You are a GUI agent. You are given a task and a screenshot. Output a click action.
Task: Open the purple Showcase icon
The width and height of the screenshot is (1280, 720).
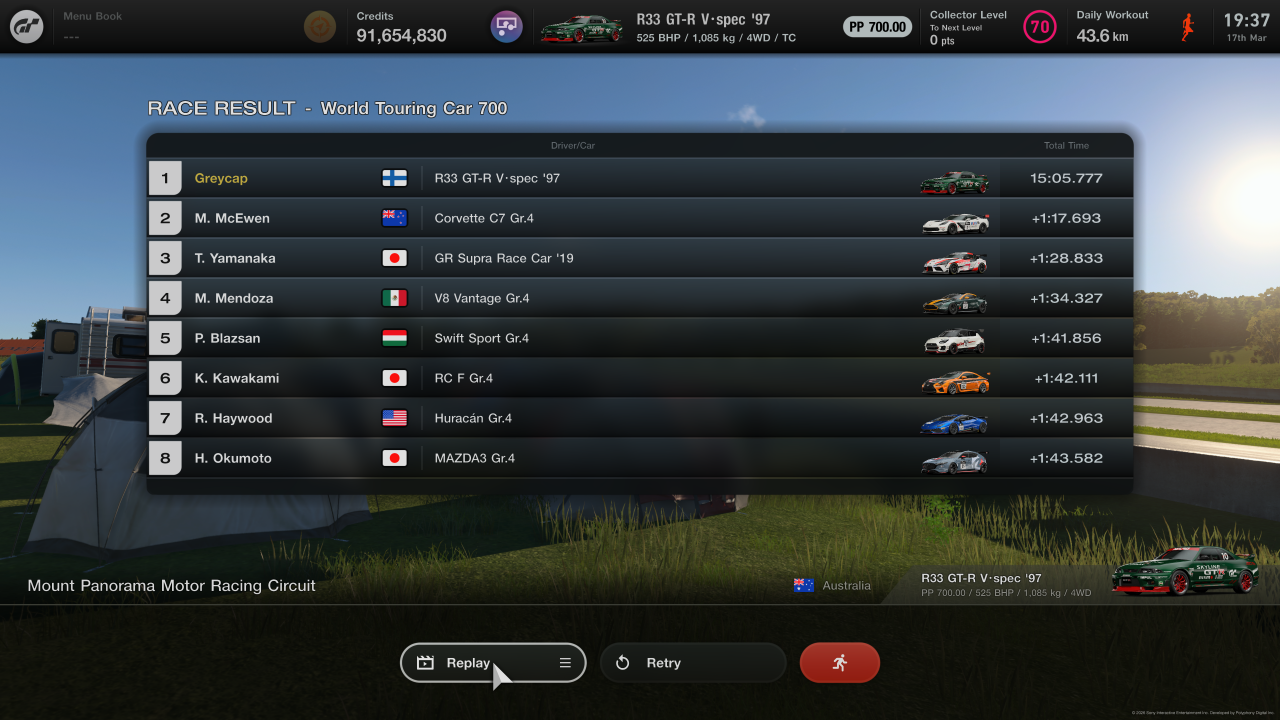click(506, 26)
